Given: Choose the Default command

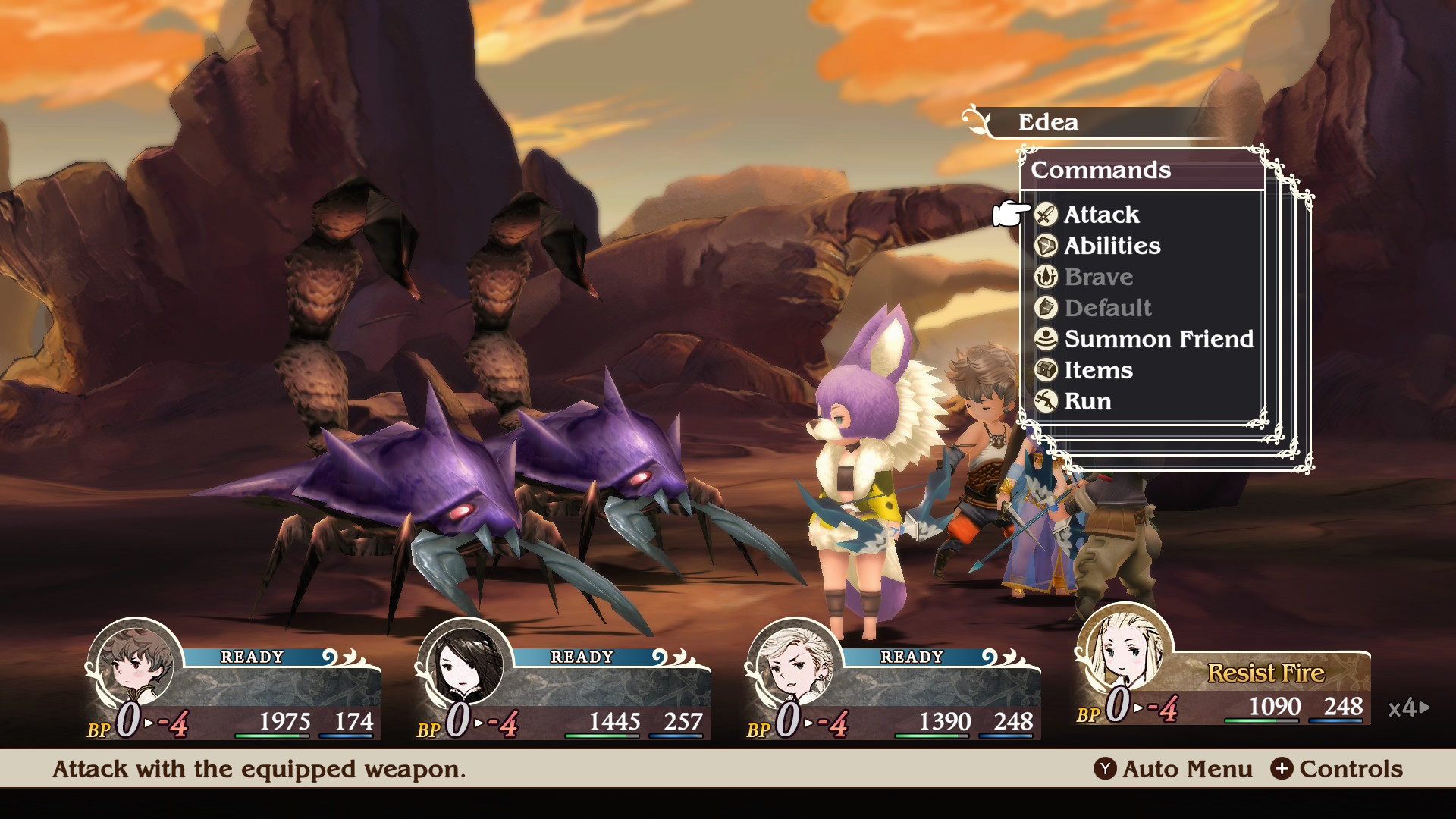Looking at the screenshot, I should click(1107, 308).
